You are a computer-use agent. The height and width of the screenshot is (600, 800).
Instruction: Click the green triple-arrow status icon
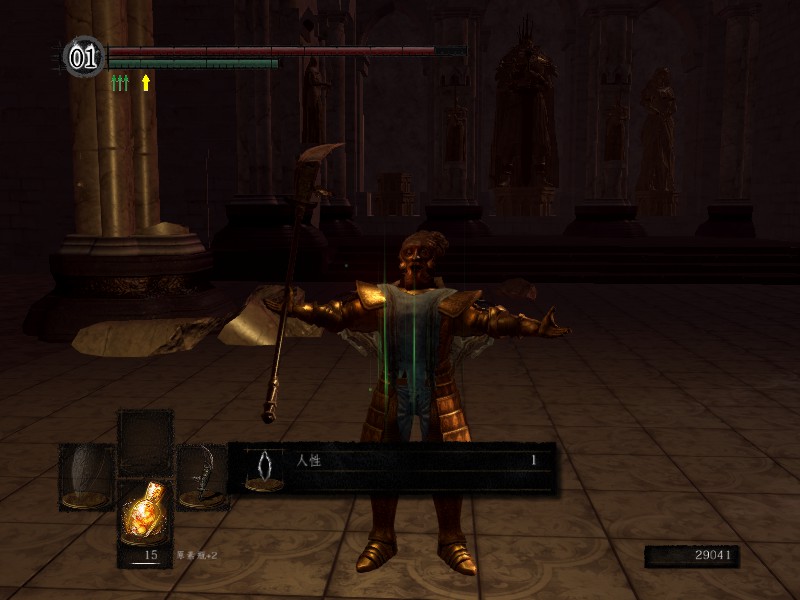(120, 83)
